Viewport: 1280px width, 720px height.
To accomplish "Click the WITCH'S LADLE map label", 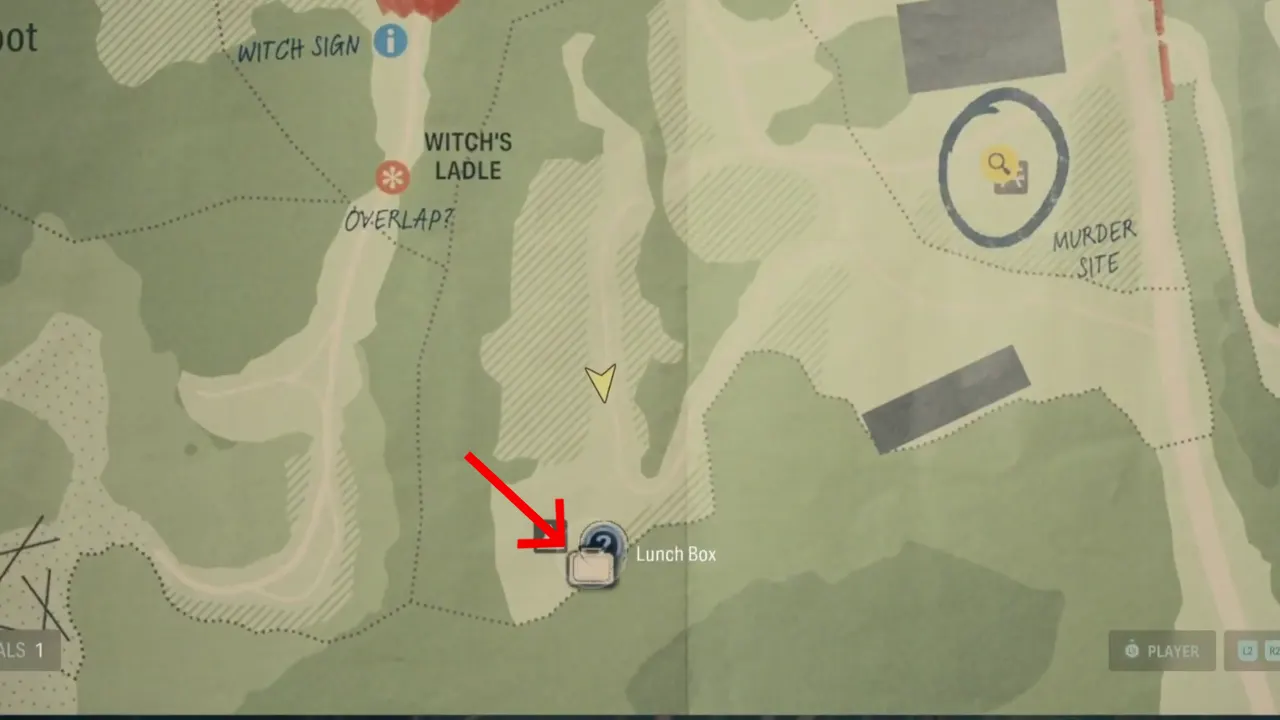I will click(x=467, y=157).
